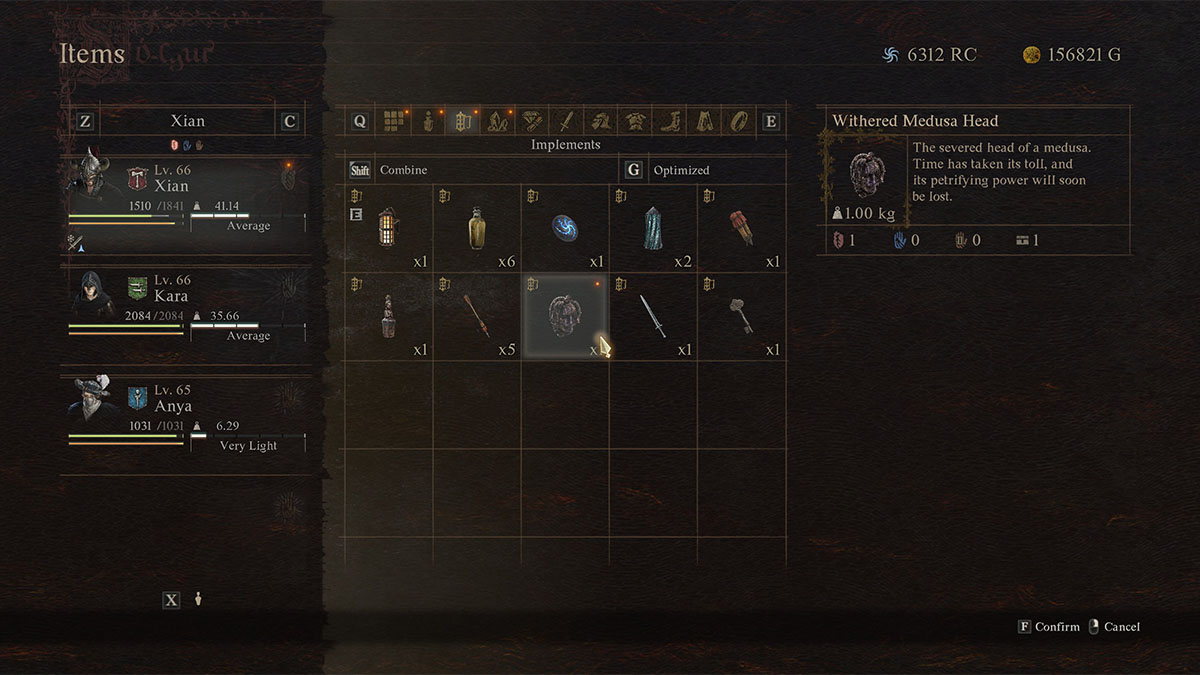Select Anya's character panel

point(186,415)
